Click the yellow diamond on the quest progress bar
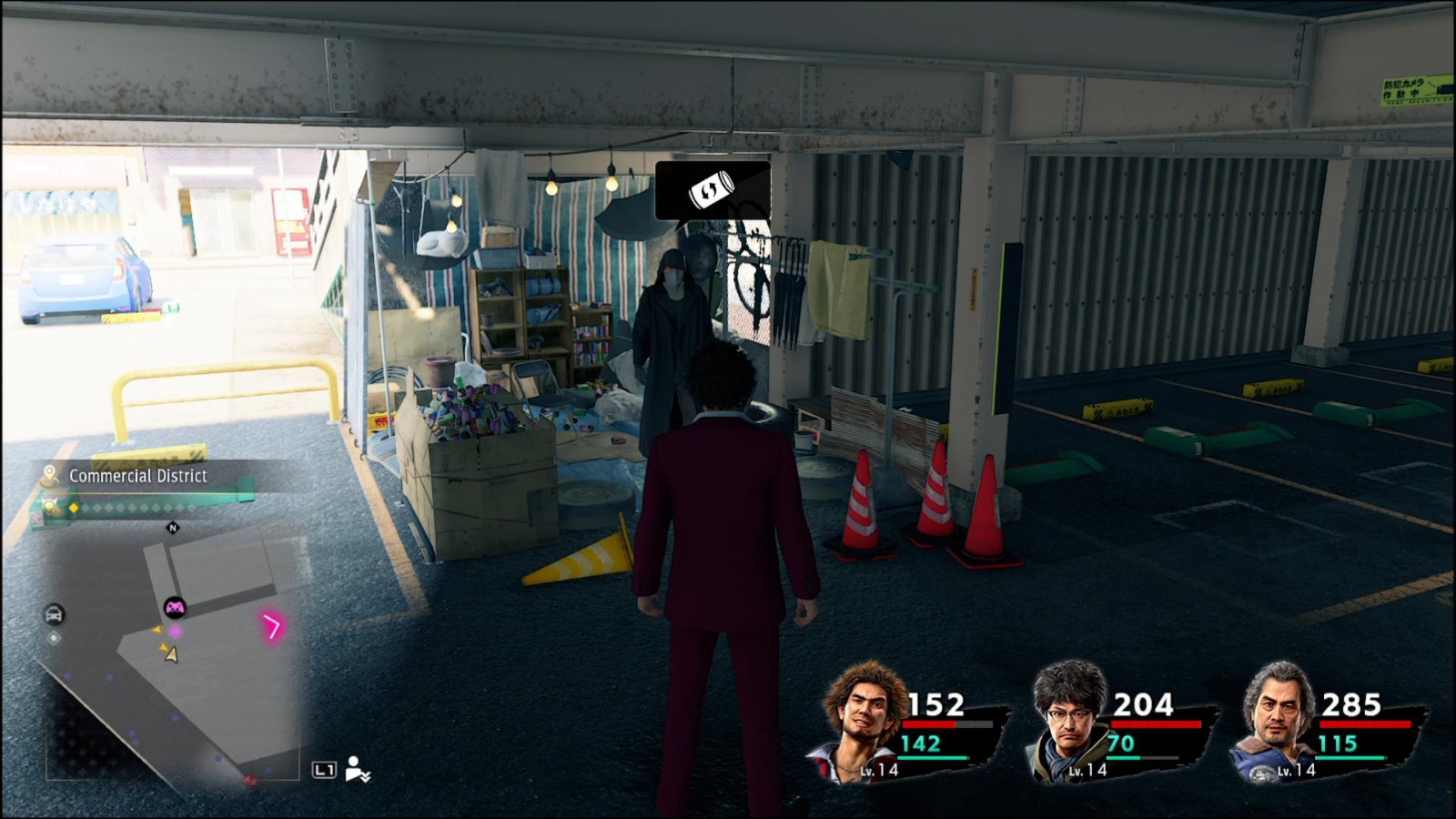The height and width of the screenshot is (819, 1456). click(x=73, y=508)
